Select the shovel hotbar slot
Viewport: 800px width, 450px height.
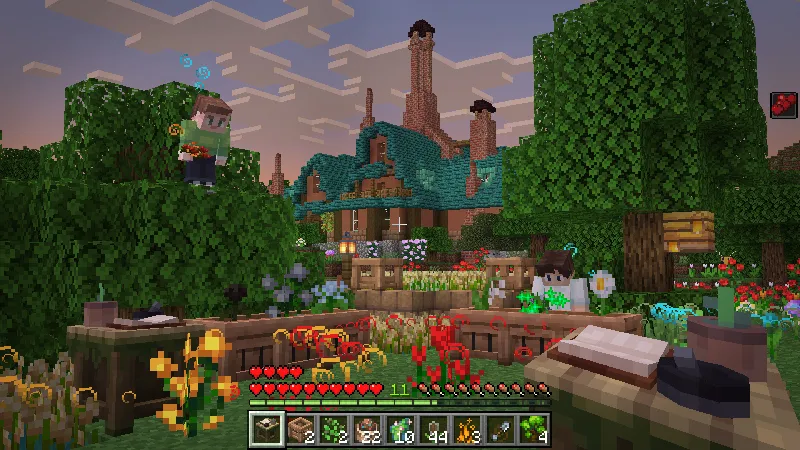pyautogui.click(x=501, y=428)
